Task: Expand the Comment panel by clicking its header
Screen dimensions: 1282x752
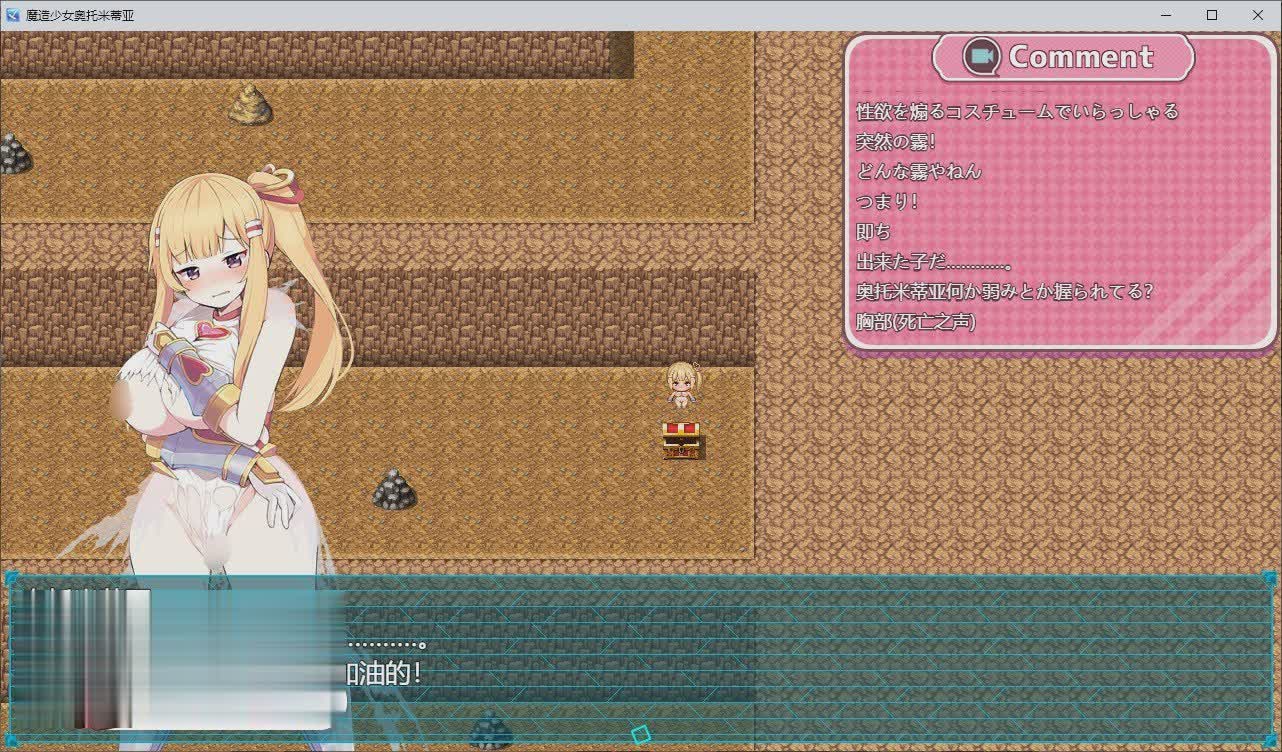Action: [x=1063, y=57]
